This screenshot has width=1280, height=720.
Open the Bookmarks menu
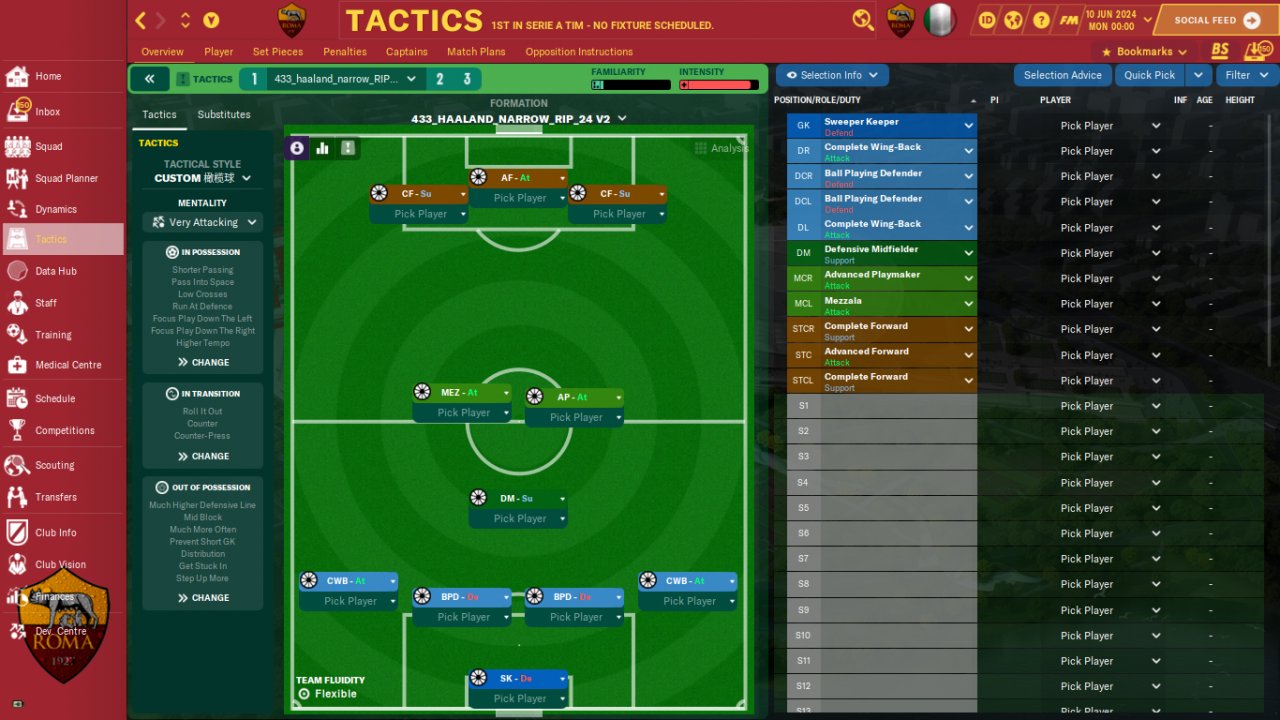pos(1143,52)
